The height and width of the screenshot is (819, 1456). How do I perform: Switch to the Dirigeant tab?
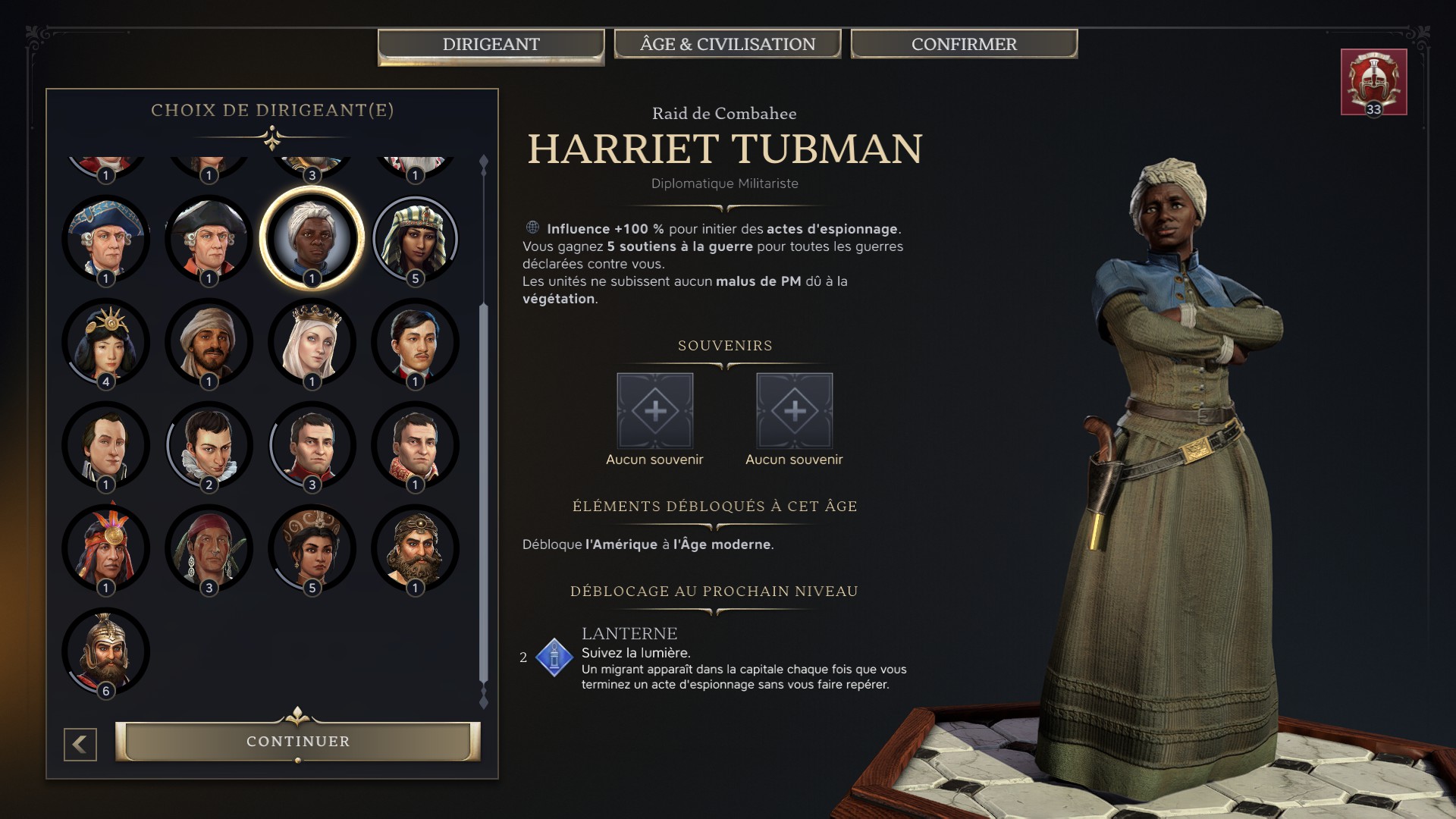491,44
